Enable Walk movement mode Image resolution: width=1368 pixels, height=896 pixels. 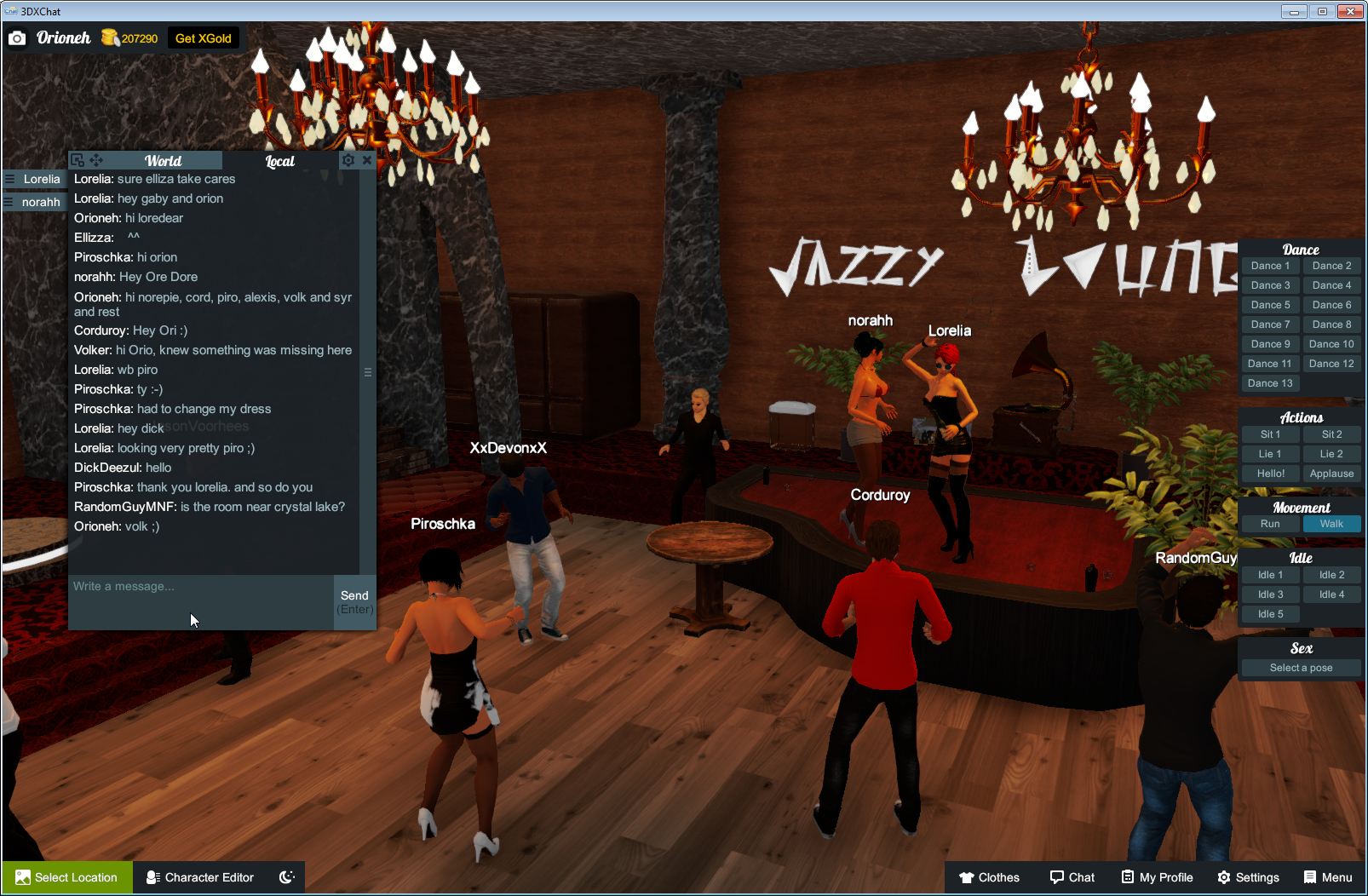click(x=1331, y=524)
